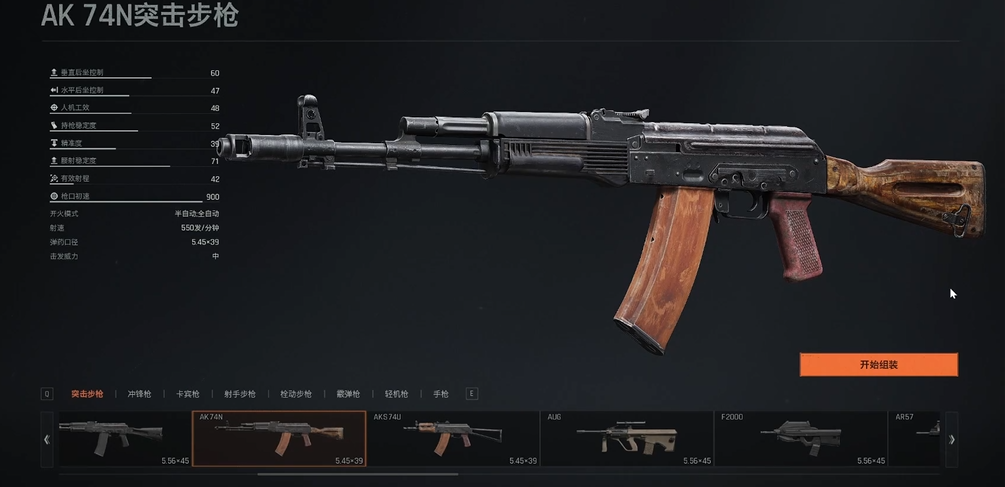1005x487 pixels.
Task: Choose the 轻机枪 category tab
Action: [x=397, y=394]
